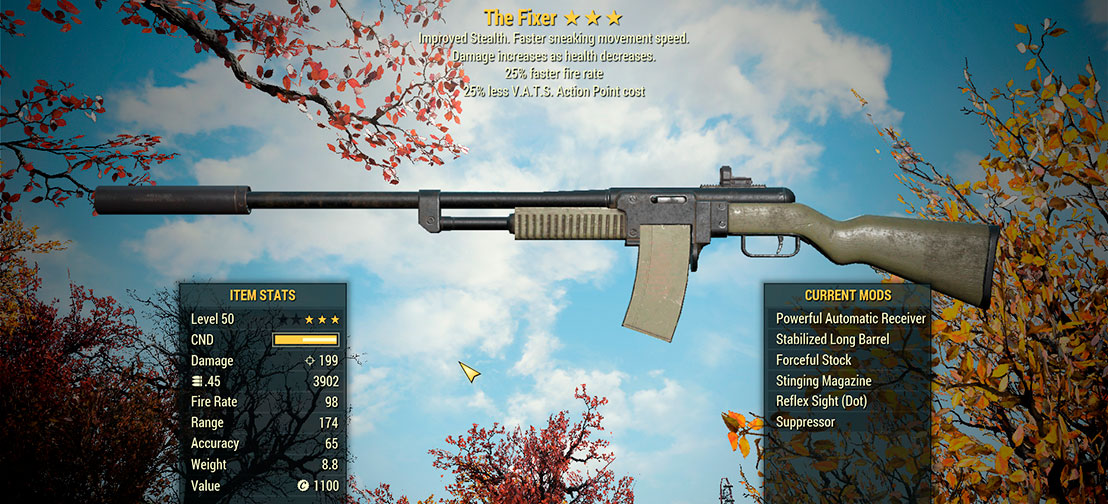1108x504 pixels.
Task: Click the Forceful Stock mod row
Action: tap(814, 360)
